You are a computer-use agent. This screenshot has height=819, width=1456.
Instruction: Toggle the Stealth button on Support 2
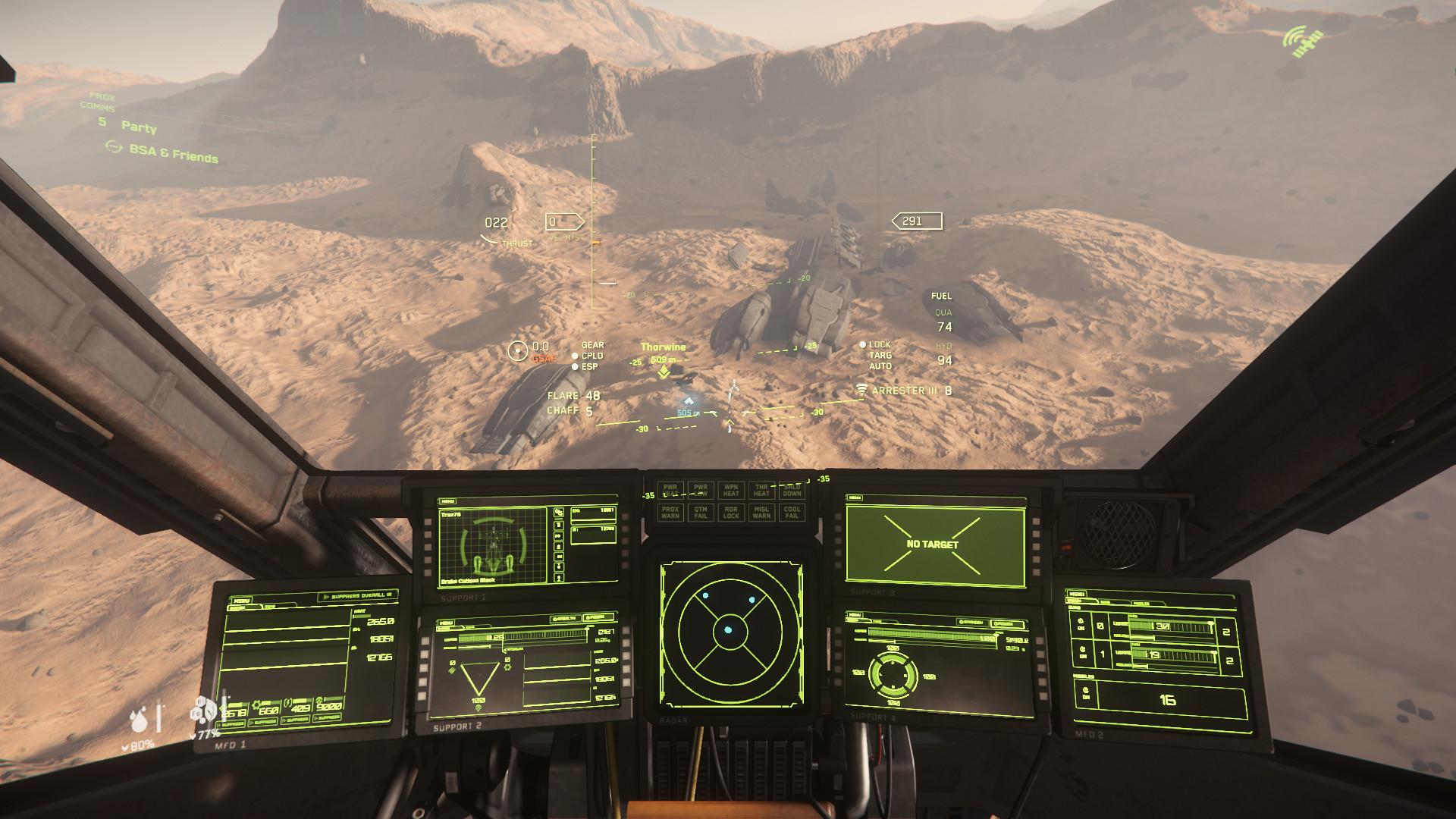[x=566, y=618]
